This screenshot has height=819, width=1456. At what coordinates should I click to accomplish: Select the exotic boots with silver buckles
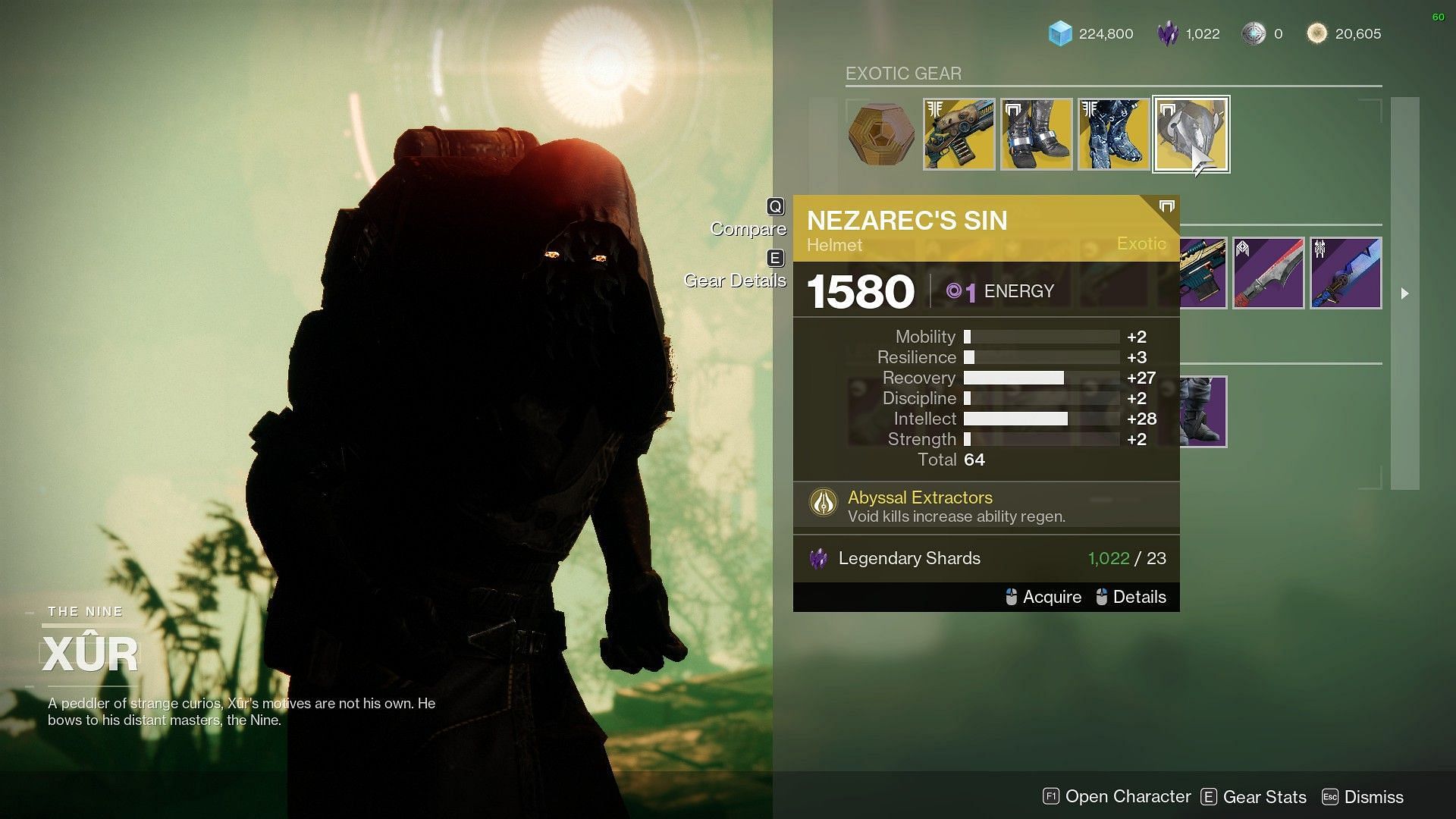point(1037,134)
